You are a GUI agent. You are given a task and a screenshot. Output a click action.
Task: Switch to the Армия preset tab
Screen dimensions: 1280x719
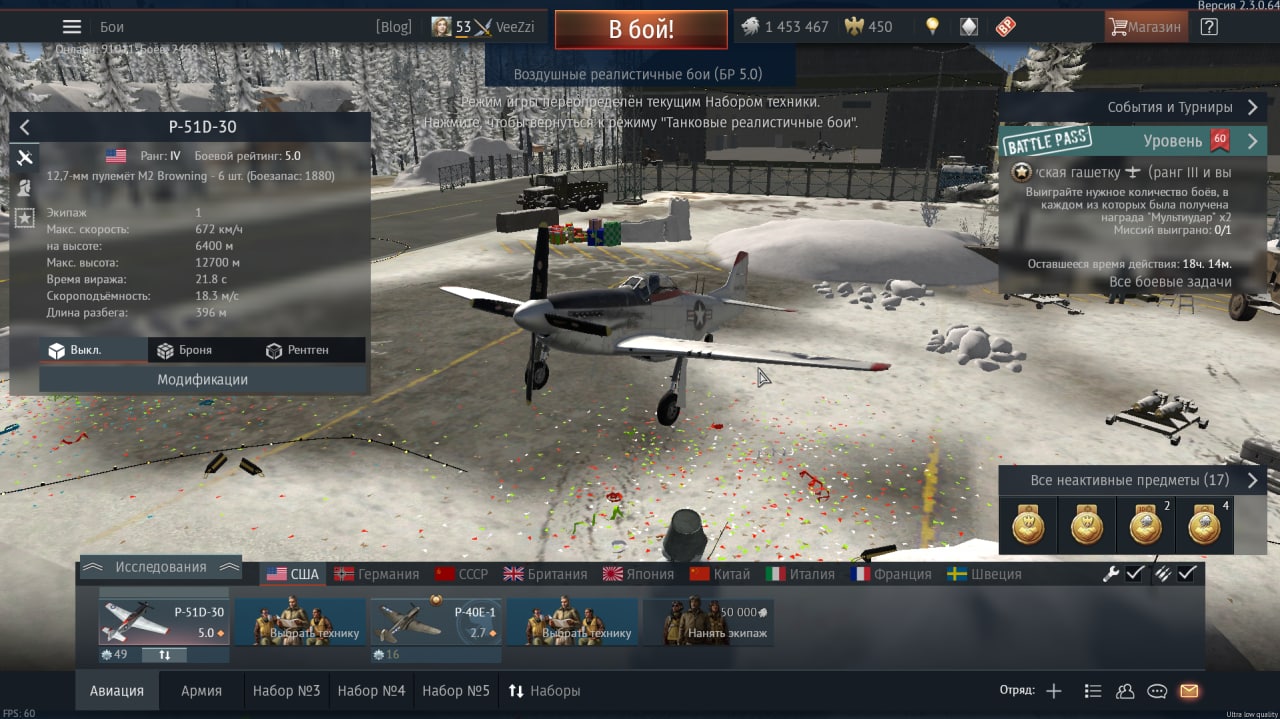201,691
